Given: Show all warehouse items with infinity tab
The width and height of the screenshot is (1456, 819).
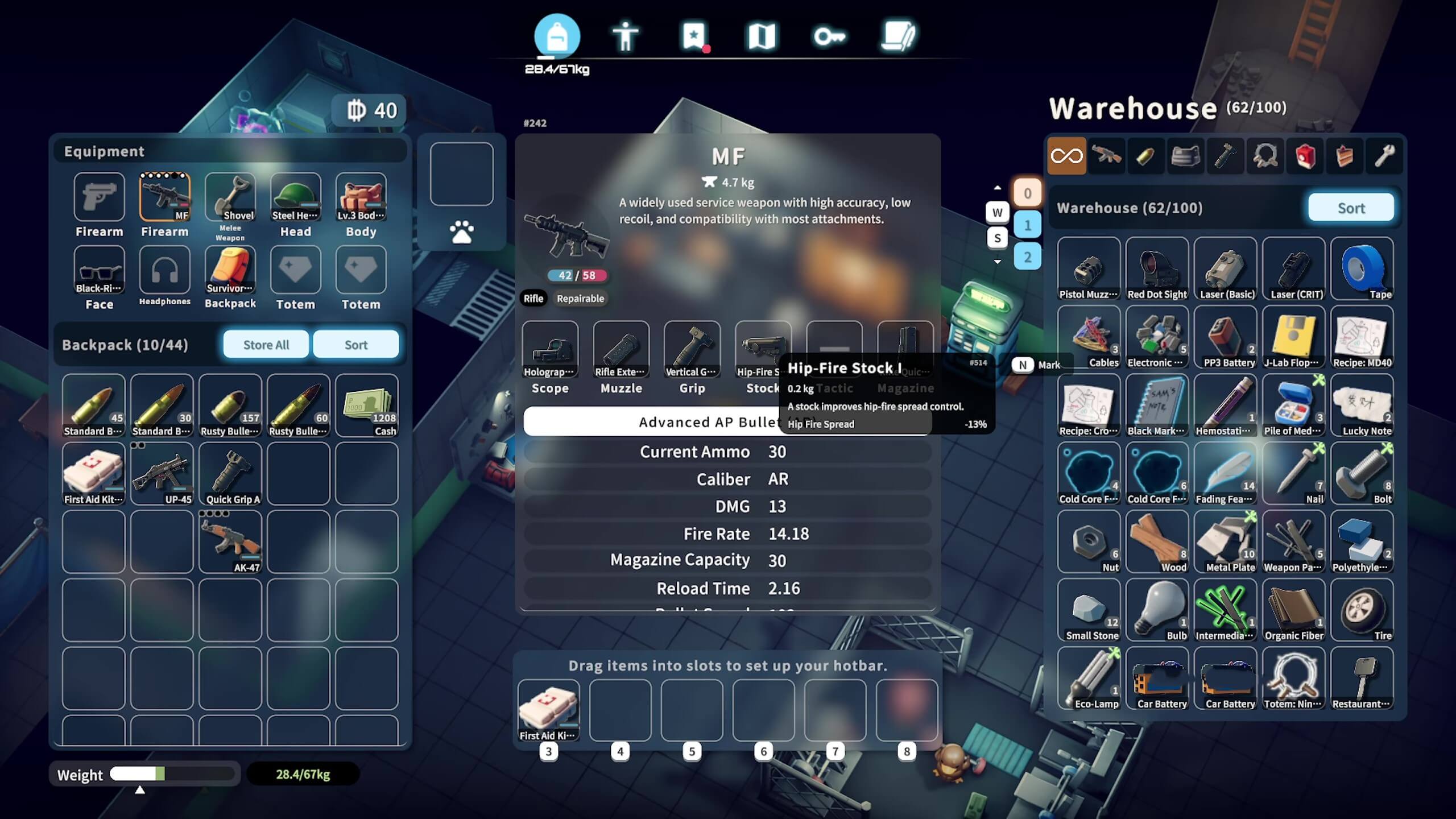Looking at the screenshot, I should click(1066, 156).
